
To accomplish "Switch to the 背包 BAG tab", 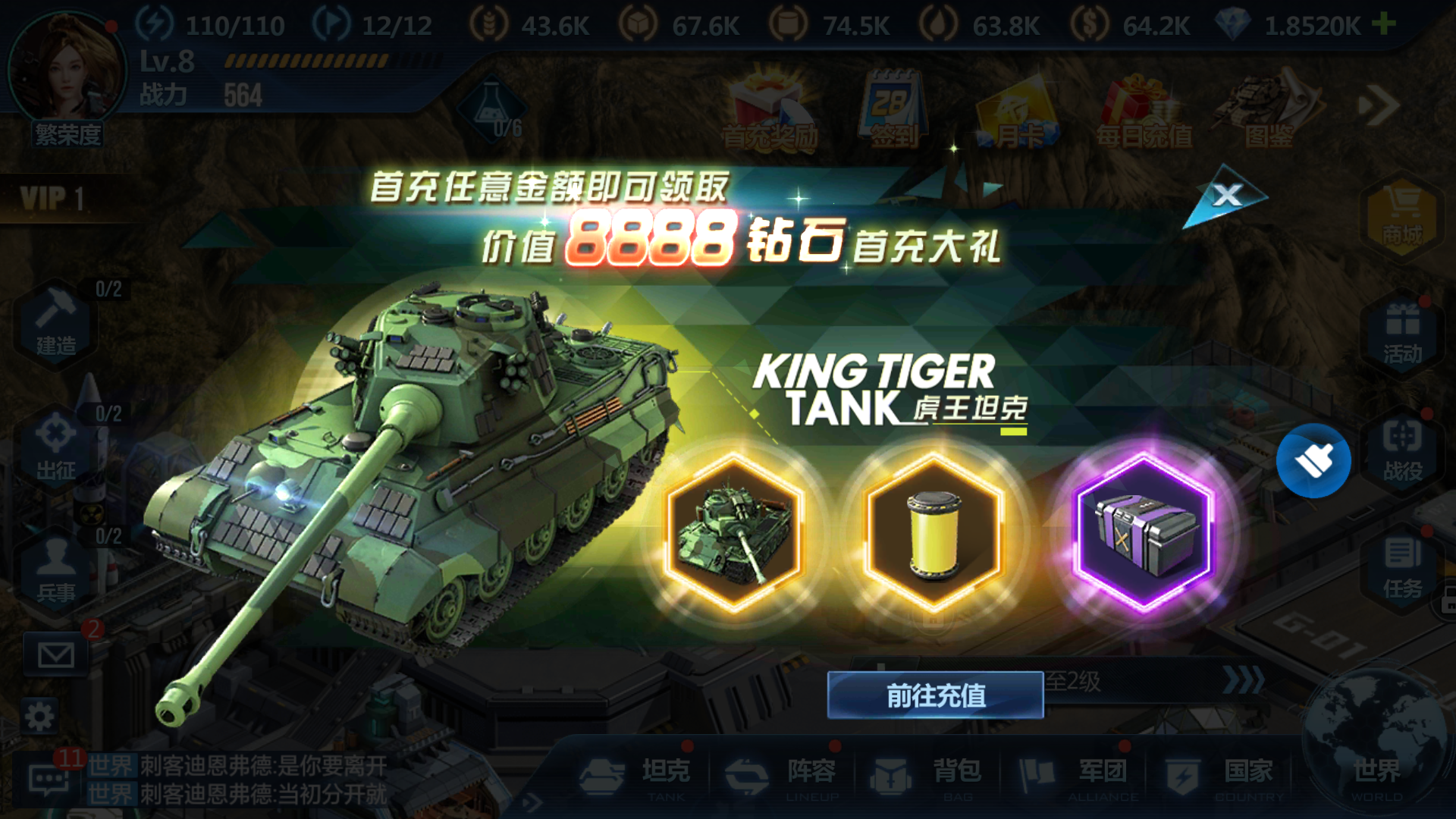I will 929,772.
